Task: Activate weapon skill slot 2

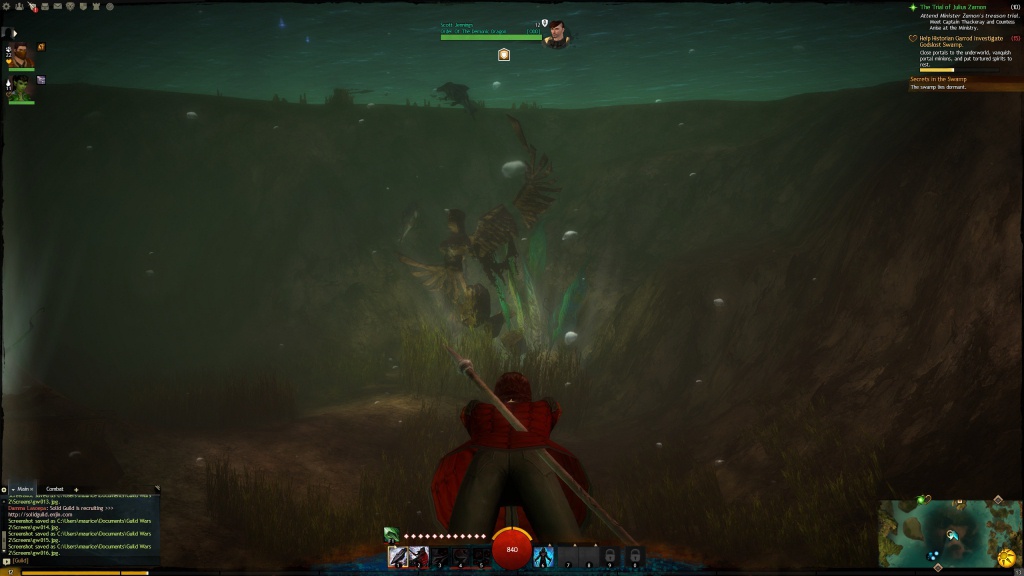Action: 417,556
